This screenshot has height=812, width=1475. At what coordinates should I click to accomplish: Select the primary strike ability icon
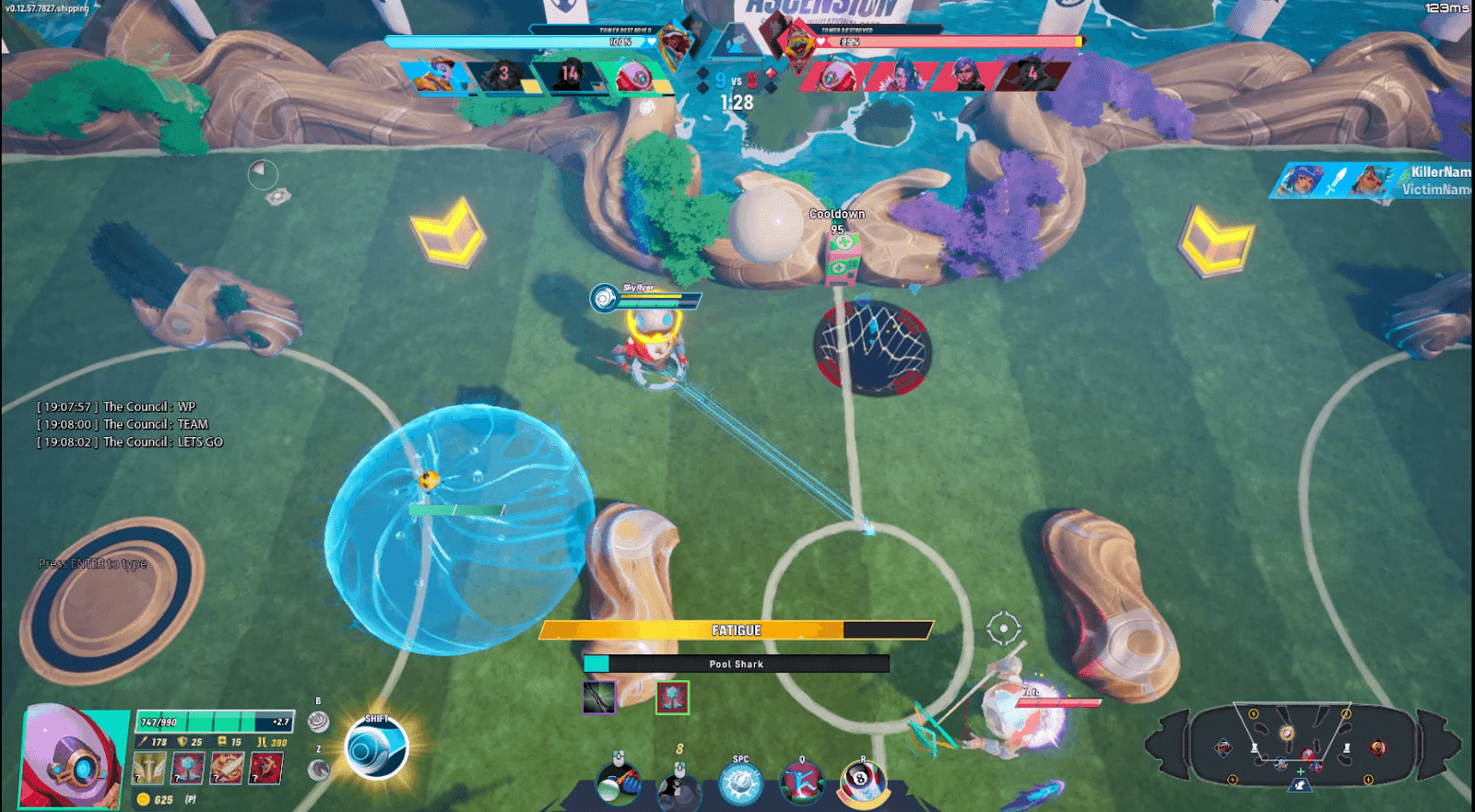[618, 783]
